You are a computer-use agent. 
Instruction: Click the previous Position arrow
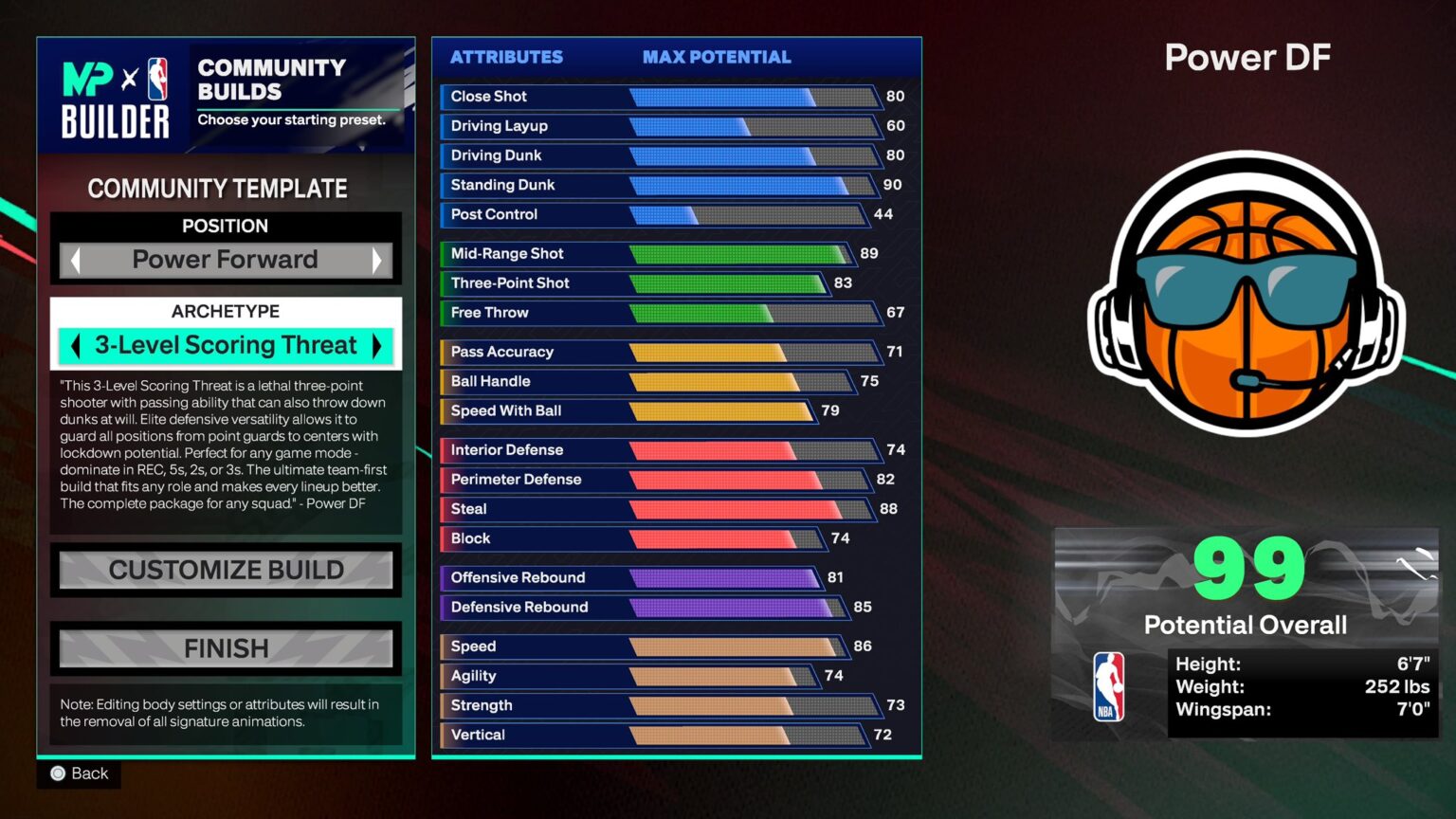point(74,260)
